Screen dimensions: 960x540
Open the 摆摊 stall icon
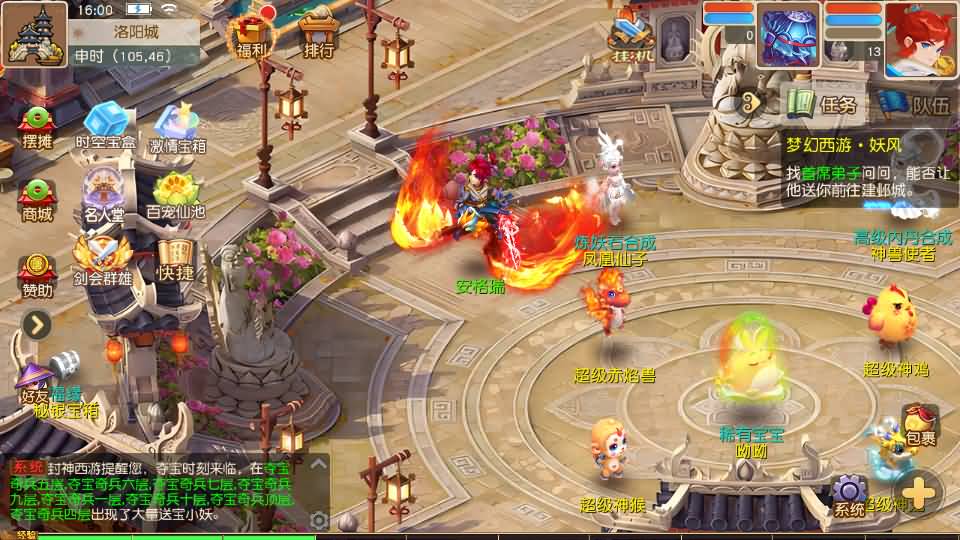tap(37, 126)
